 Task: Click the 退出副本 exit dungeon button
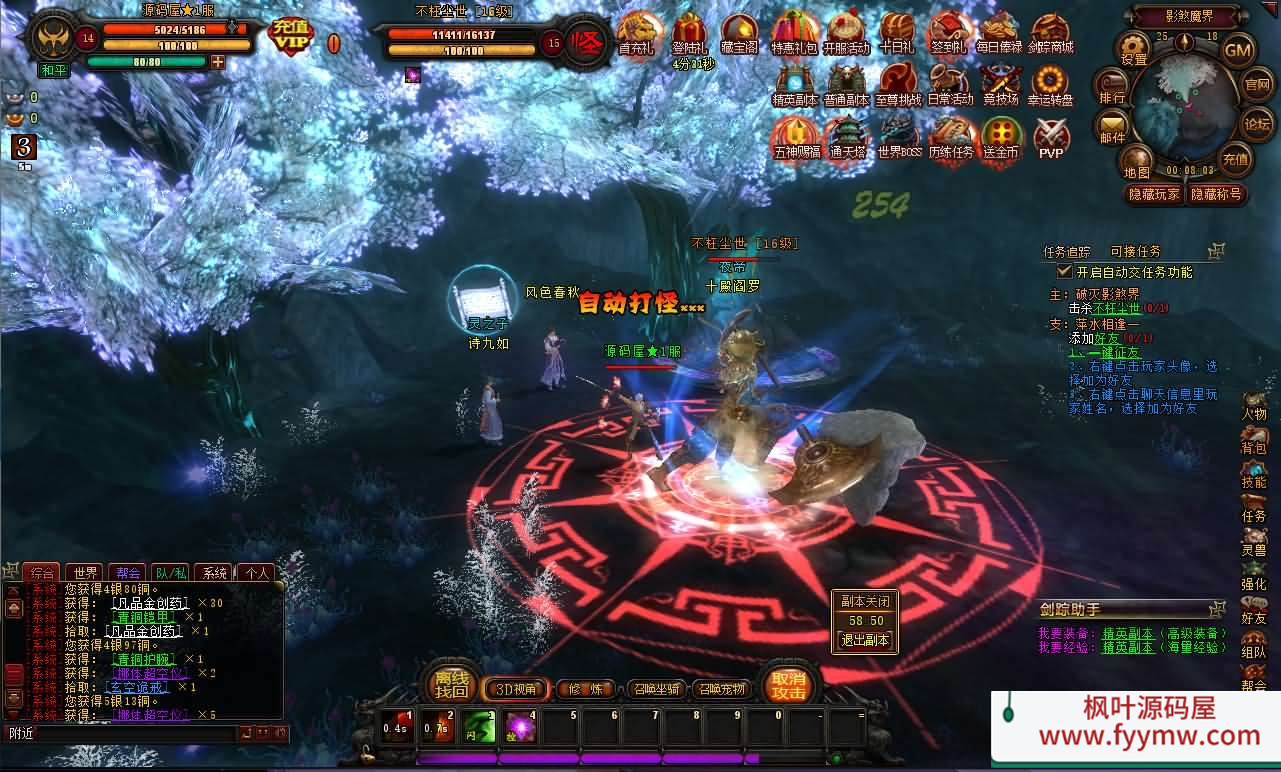coord(865,640)
